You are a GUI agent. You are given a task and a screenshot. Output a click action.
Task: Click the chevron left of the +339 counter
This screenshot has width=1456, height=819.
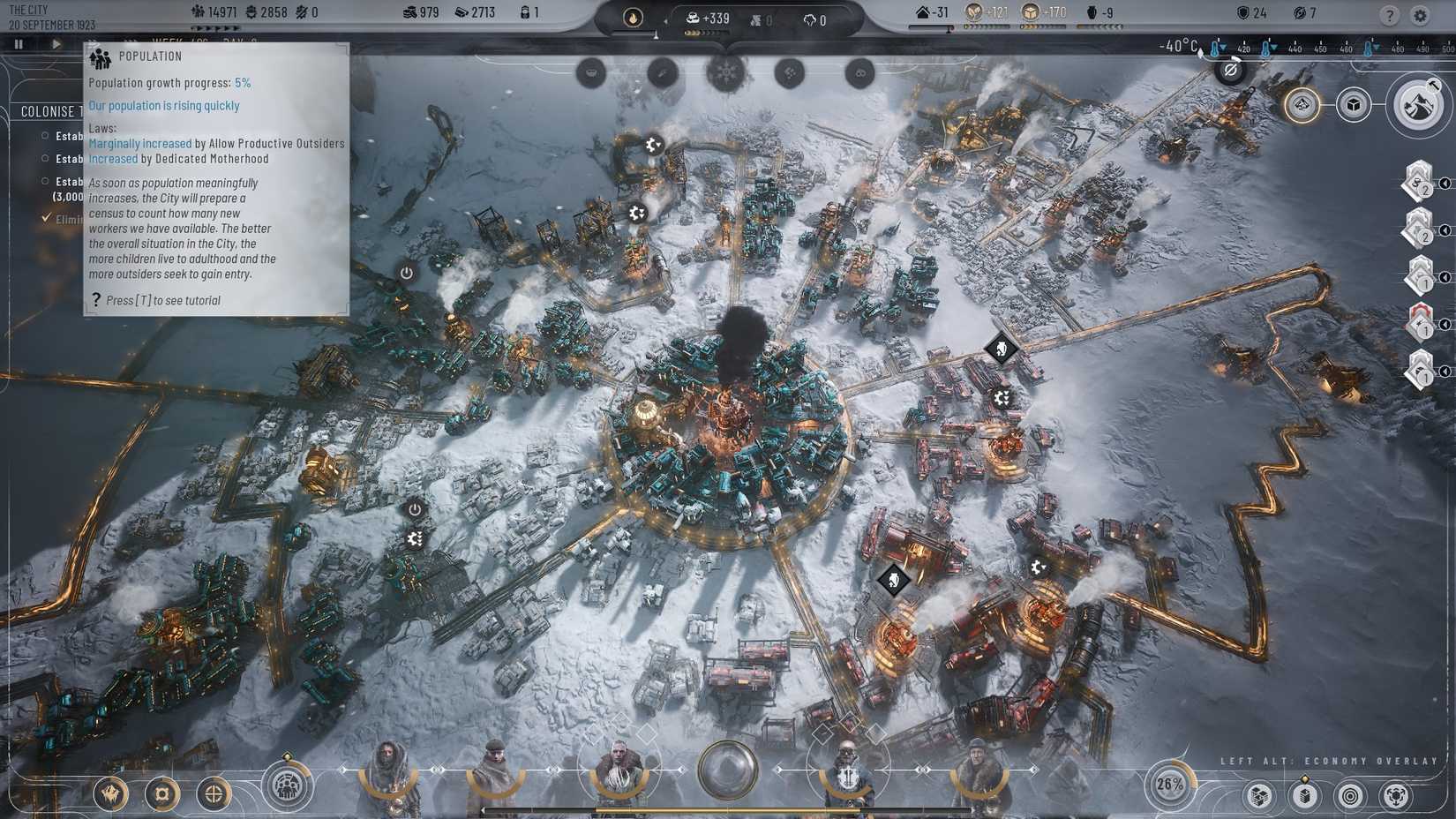pos(666,20)
